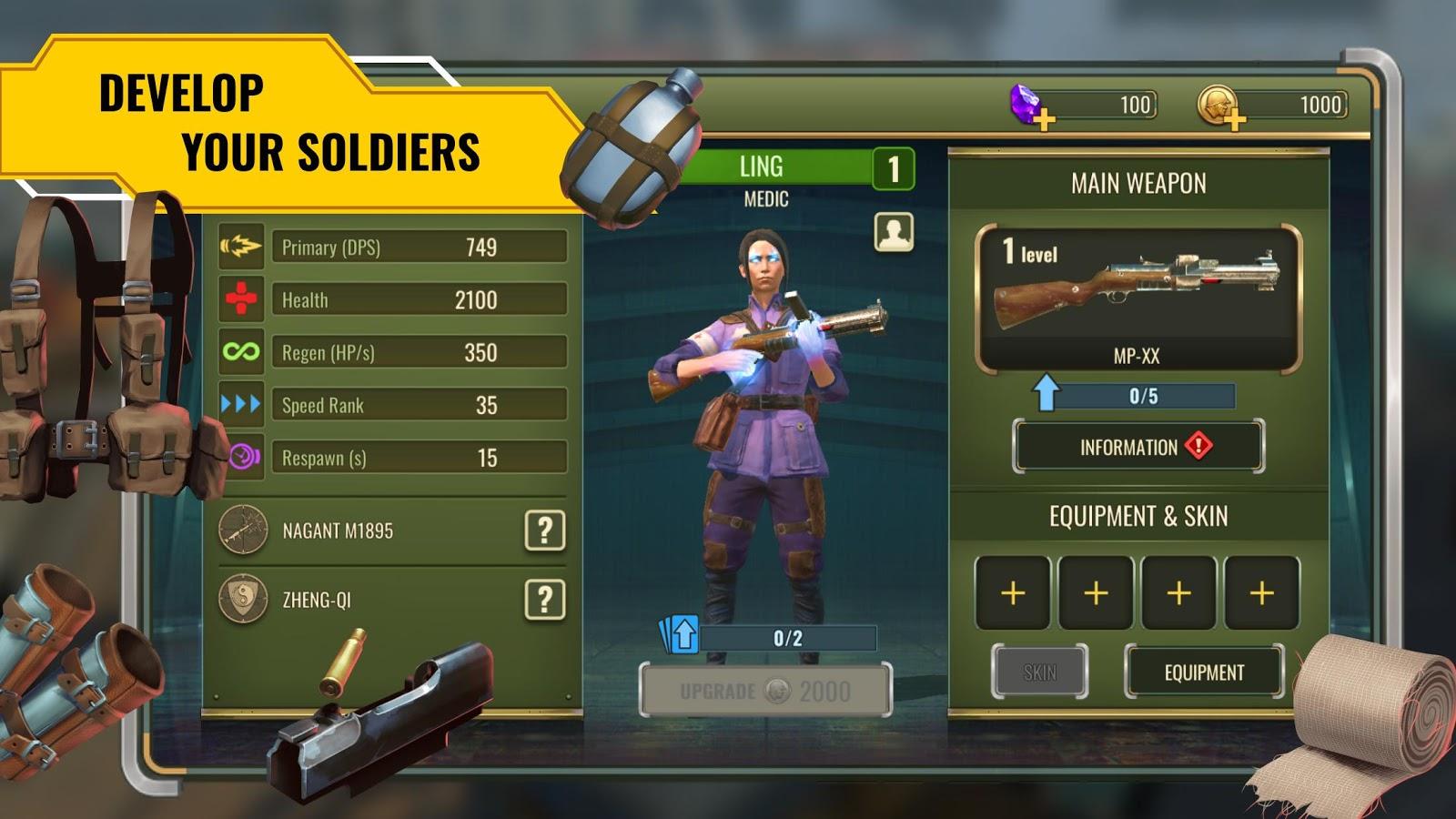1456x819 pixels.
Task: Select the Nagant M1895 sidearm icon
Action: click(243, 530)
